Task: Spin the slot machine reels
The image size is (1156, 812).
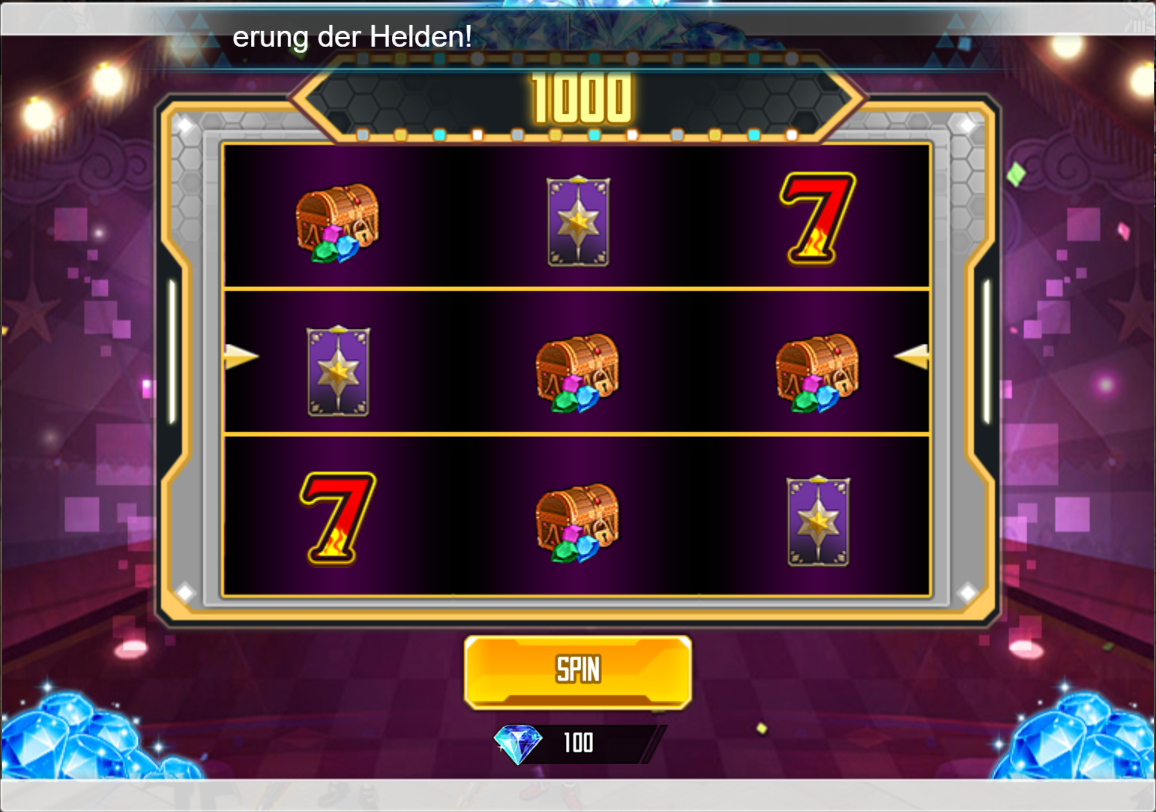Action: pyautogui.click(x=578, y=671)
